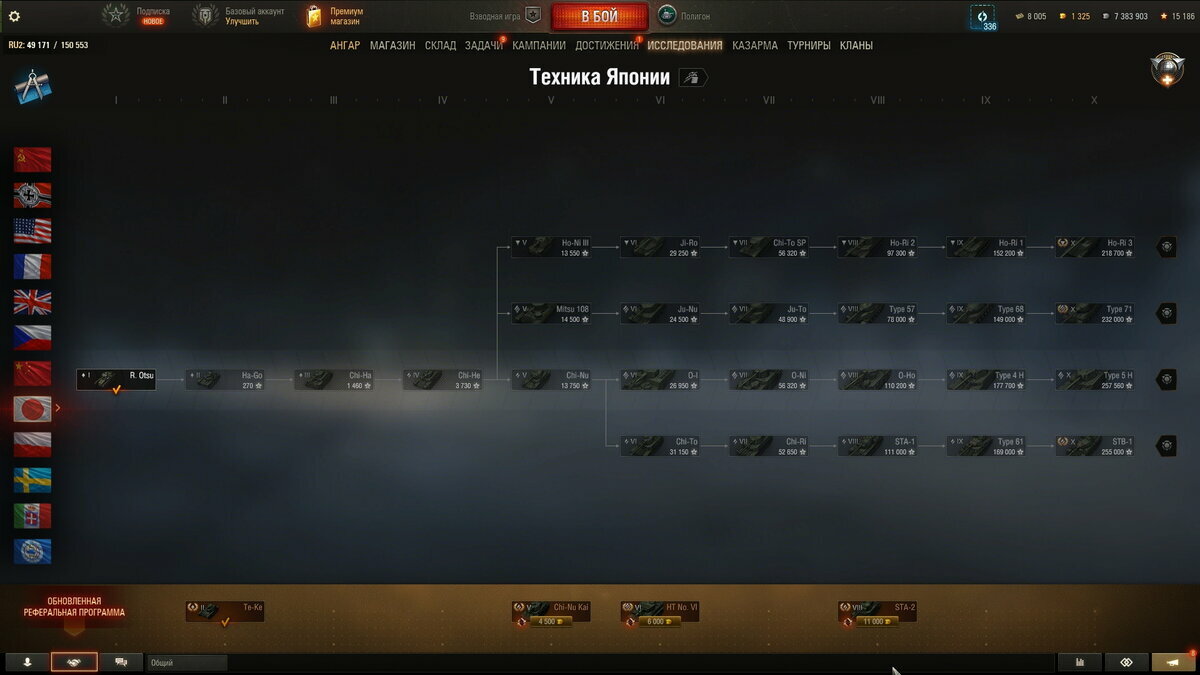Image resolution: width=1200 pixels, height=675 pixels.
Task: Open the settings gear menu
Action: click(x=14, y=16)
